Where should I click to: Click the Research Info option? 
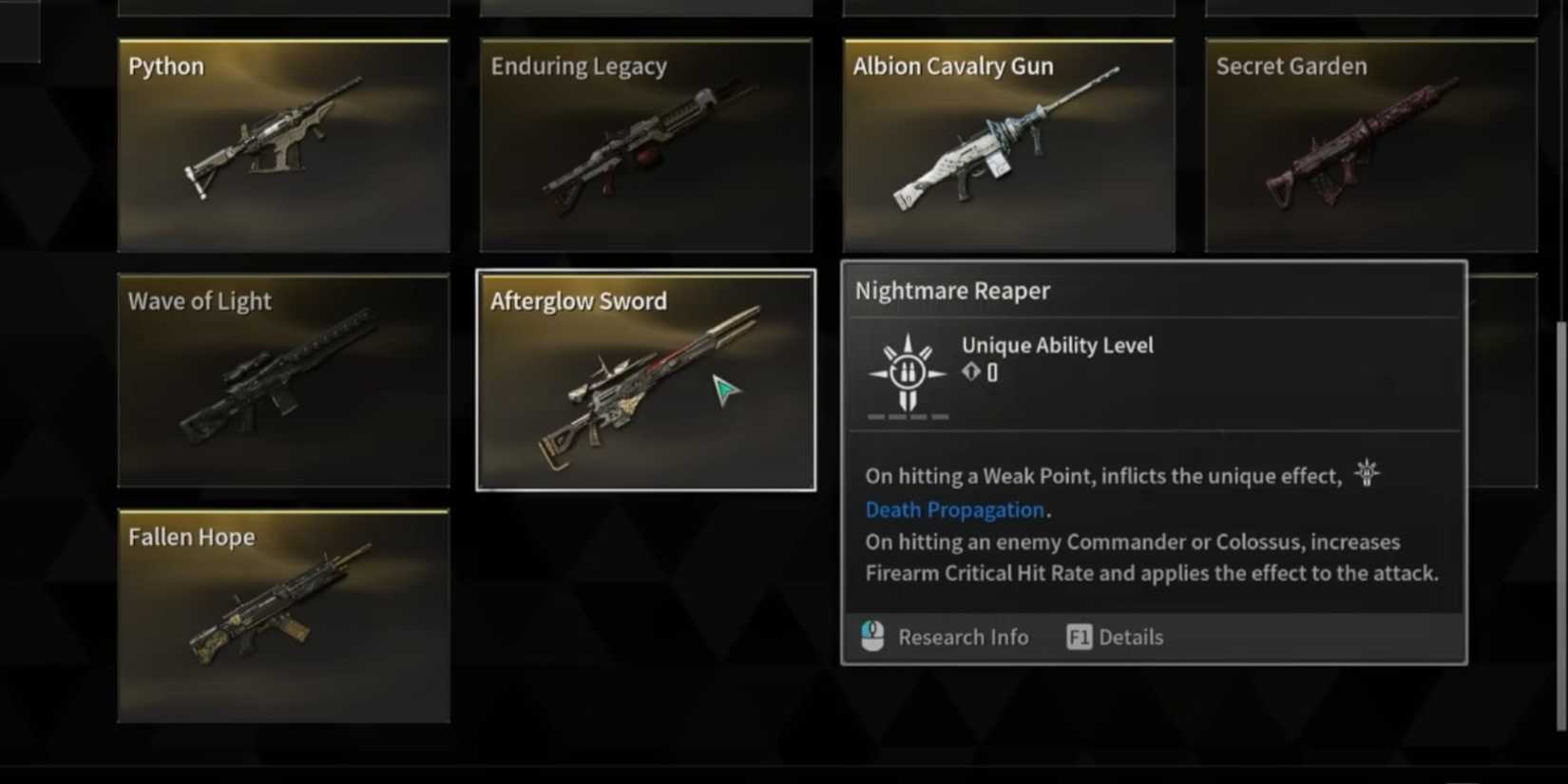(963, 637)
